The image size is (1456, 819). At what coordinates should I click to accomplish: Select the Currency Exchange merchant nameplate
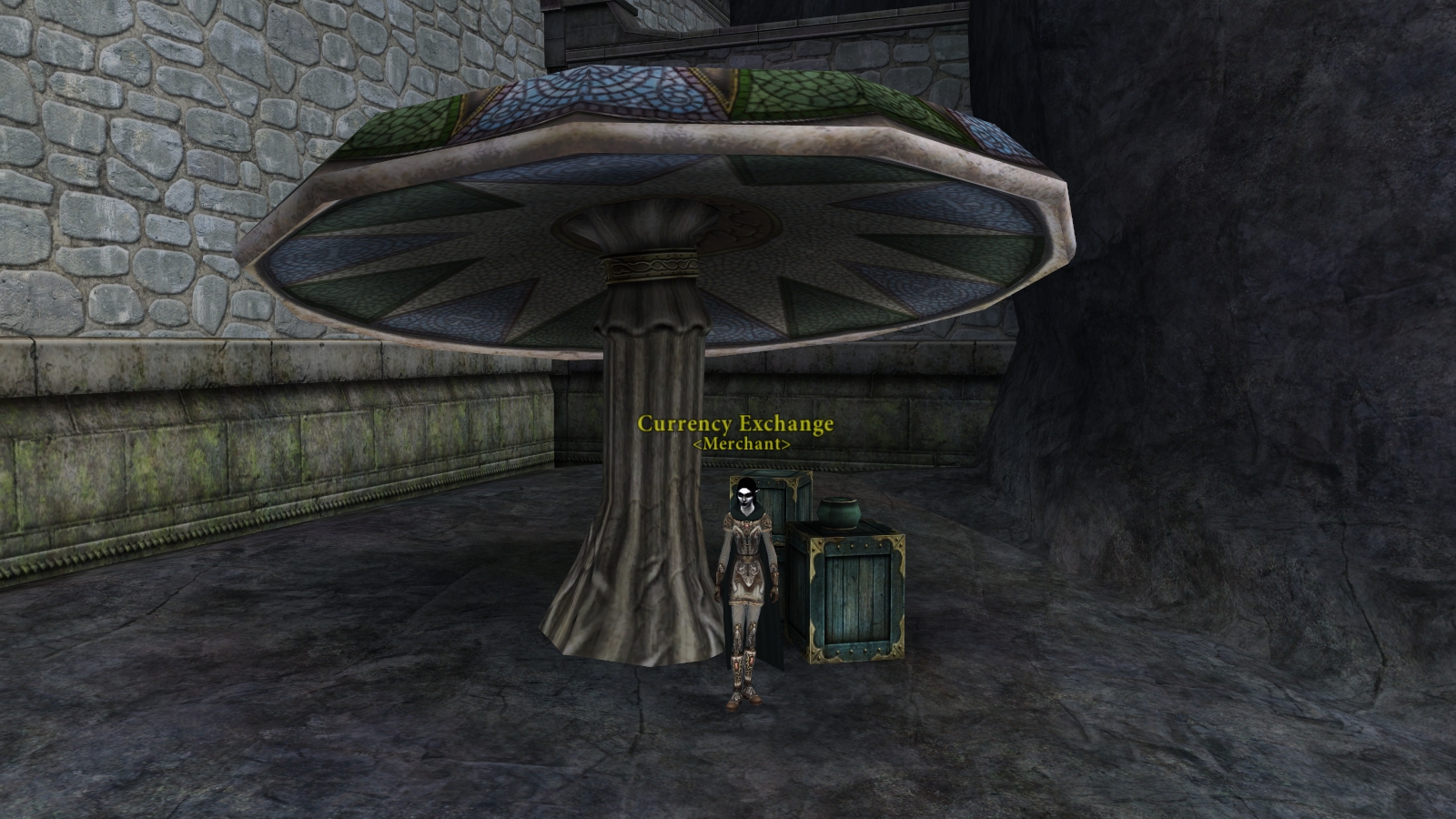[735, 424]
